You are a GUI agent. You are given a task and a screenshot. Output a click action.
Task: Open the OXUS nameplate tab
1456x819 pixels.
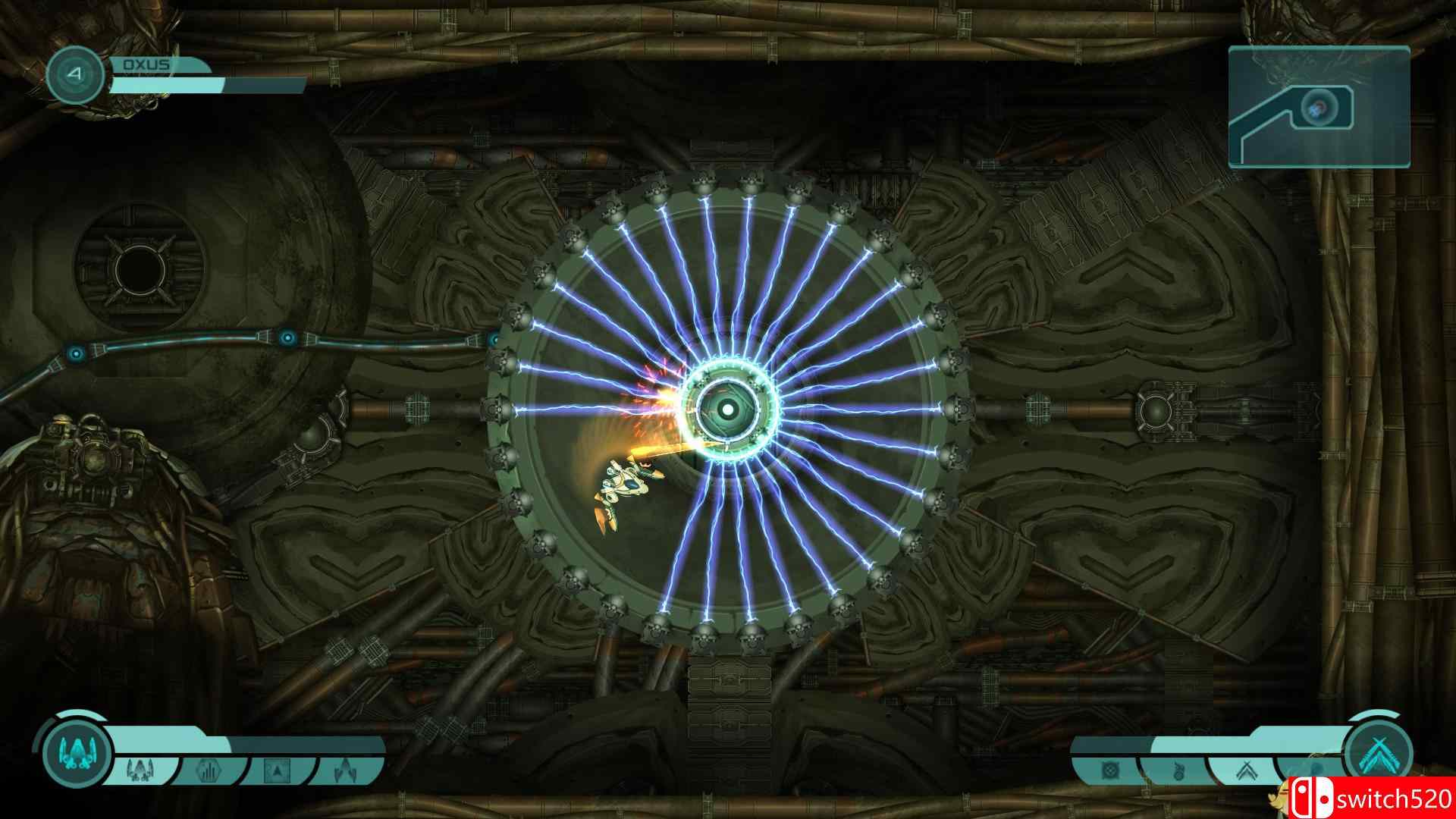pyautogui.click(x=148, y=65)
